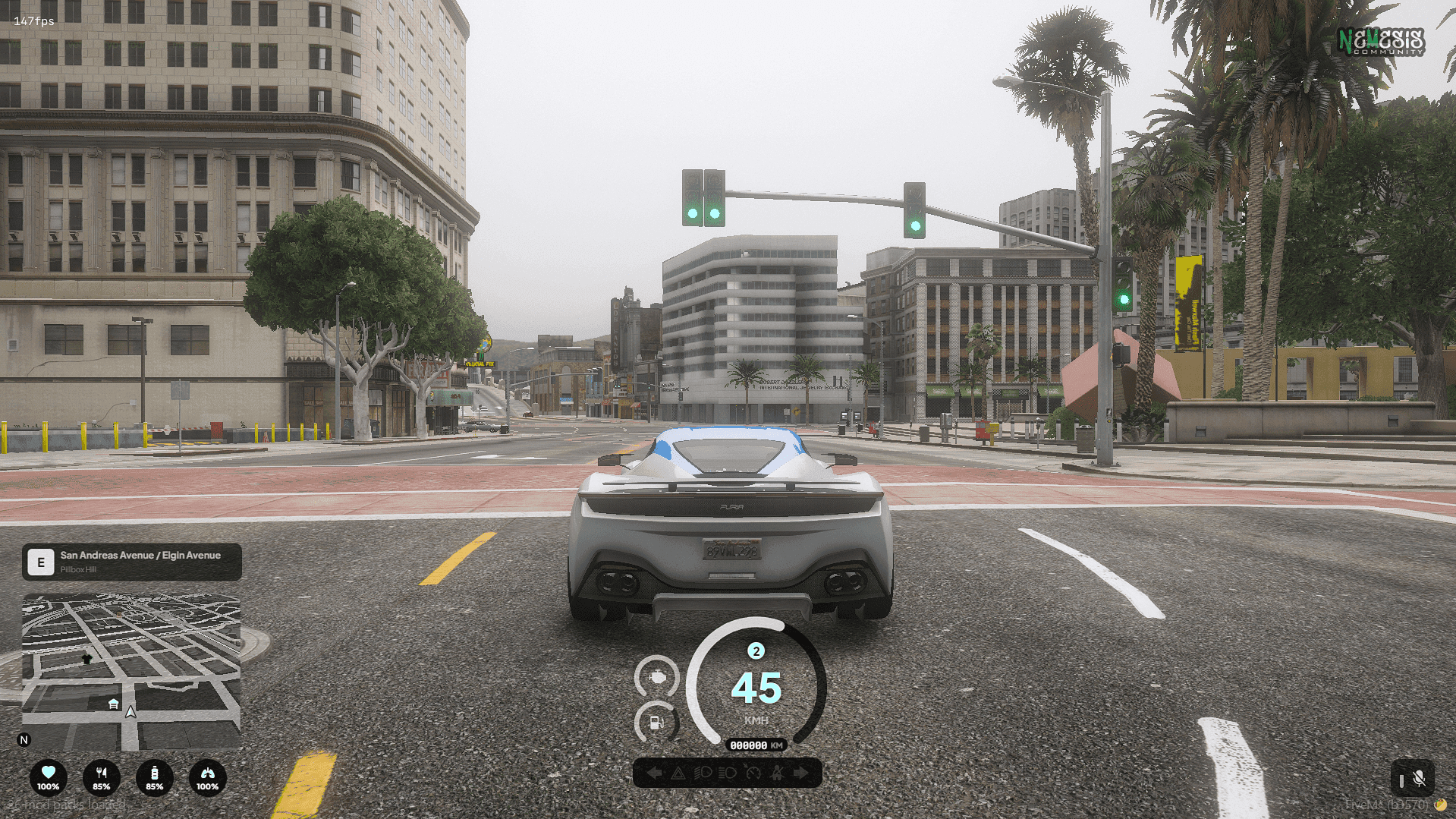Select the low beam headlight icon

[703, 773]
